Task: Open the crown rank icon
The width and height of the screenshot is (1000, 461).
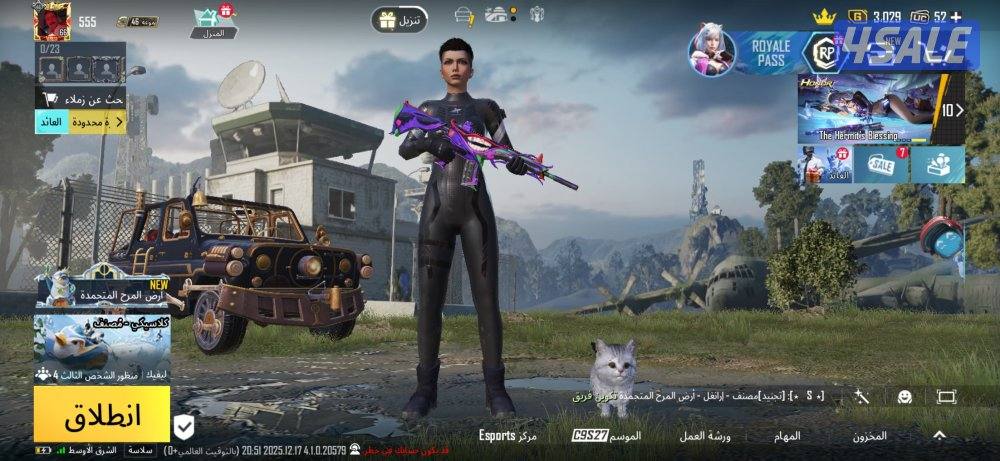Action: (823, 16)
